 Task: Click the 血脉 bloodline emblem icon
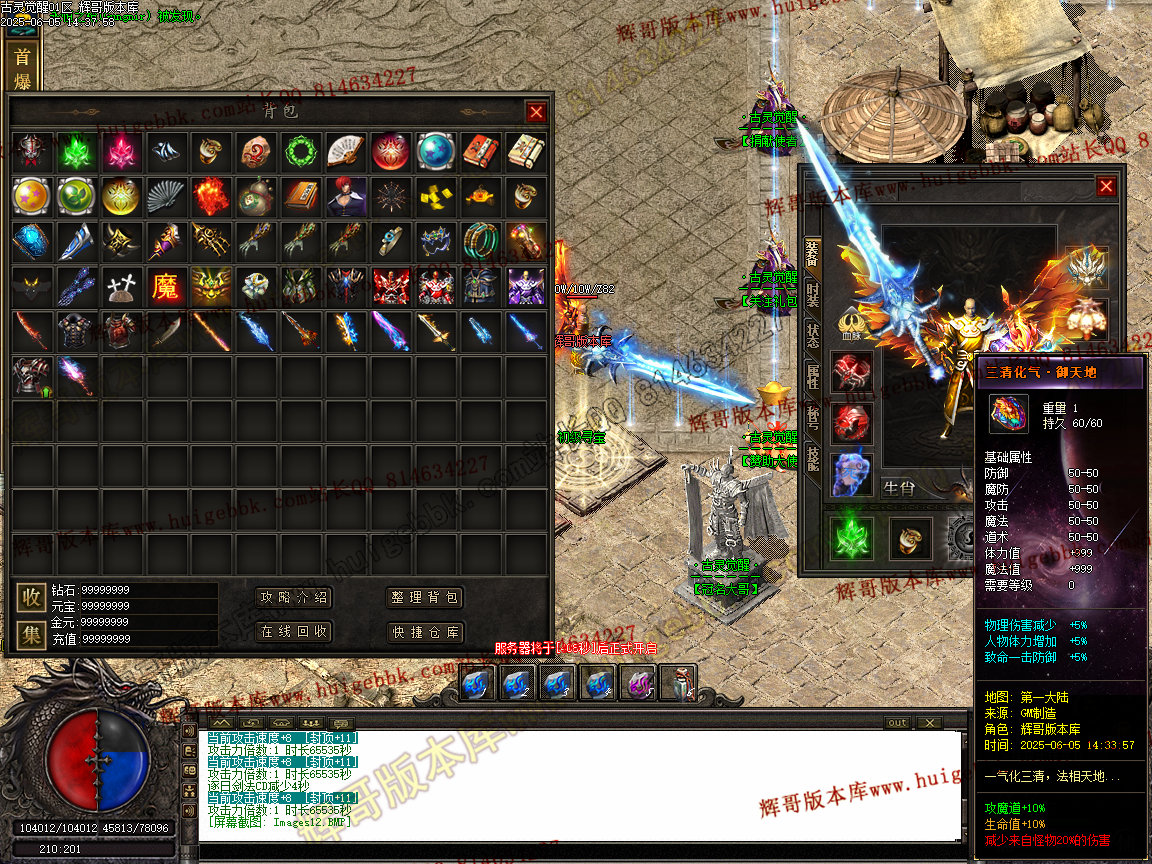pos(852,323)
